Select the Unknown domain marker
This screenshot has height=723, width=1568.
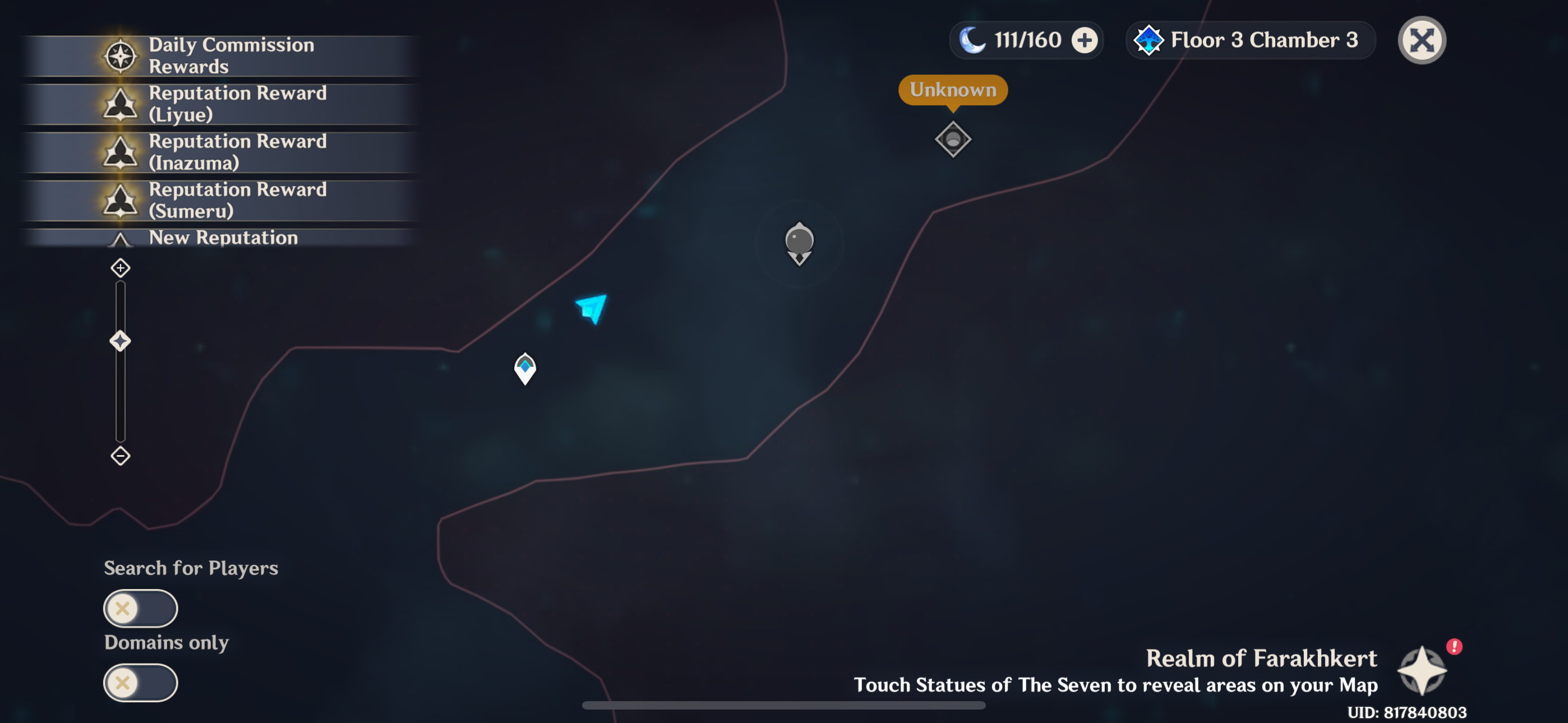point(953,140)
